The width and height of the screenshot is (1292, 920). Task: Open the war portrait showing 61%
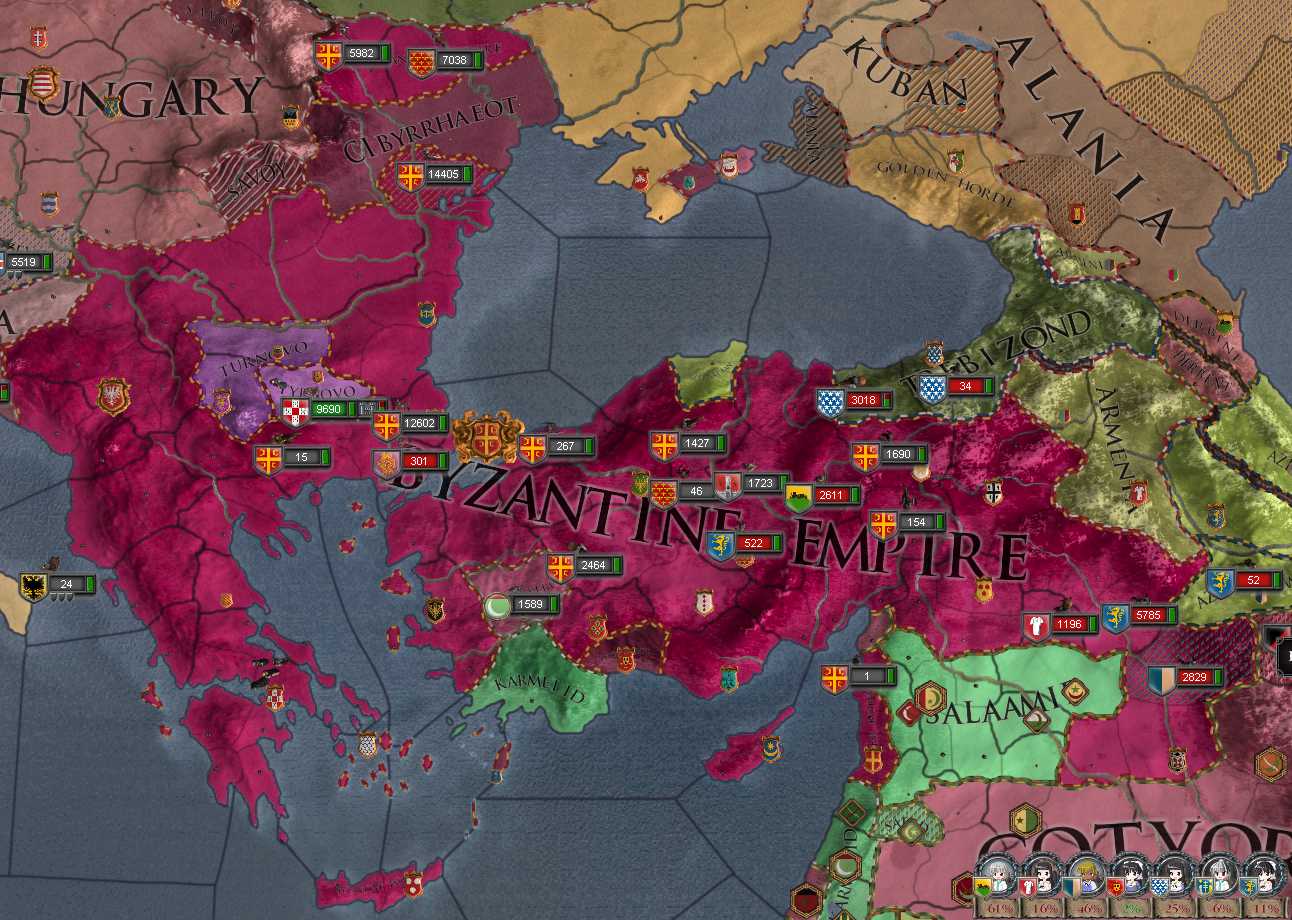[x=997, y=880]
